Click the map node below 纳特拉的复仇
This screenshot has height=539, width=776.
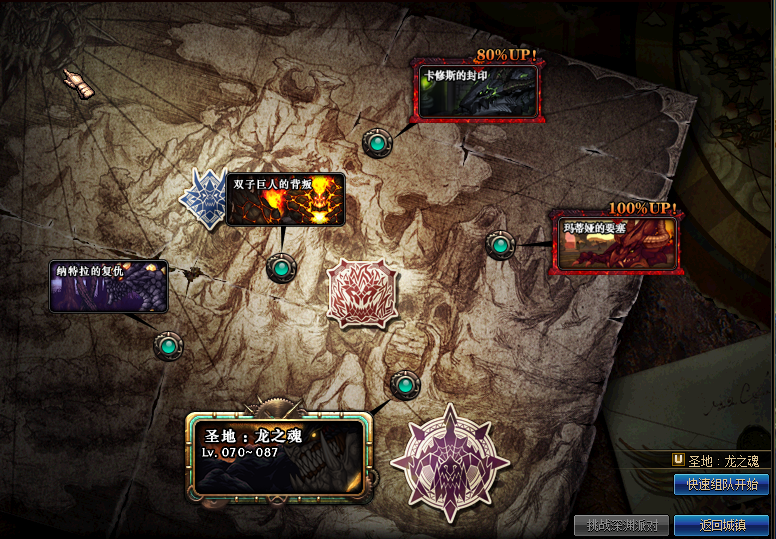168,346
